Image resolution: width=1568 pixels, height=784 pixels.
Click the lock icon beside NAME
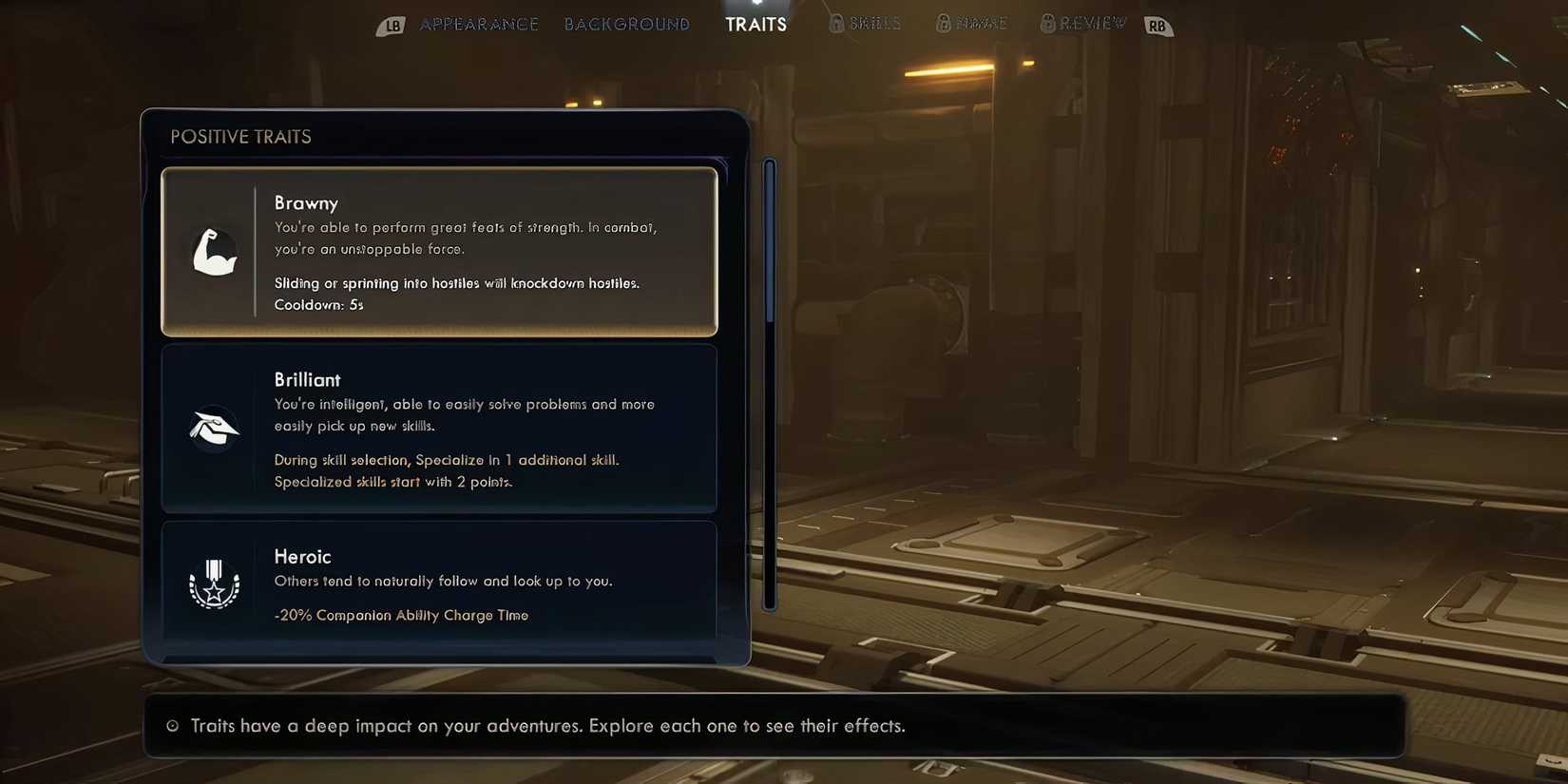click(945, 22)
